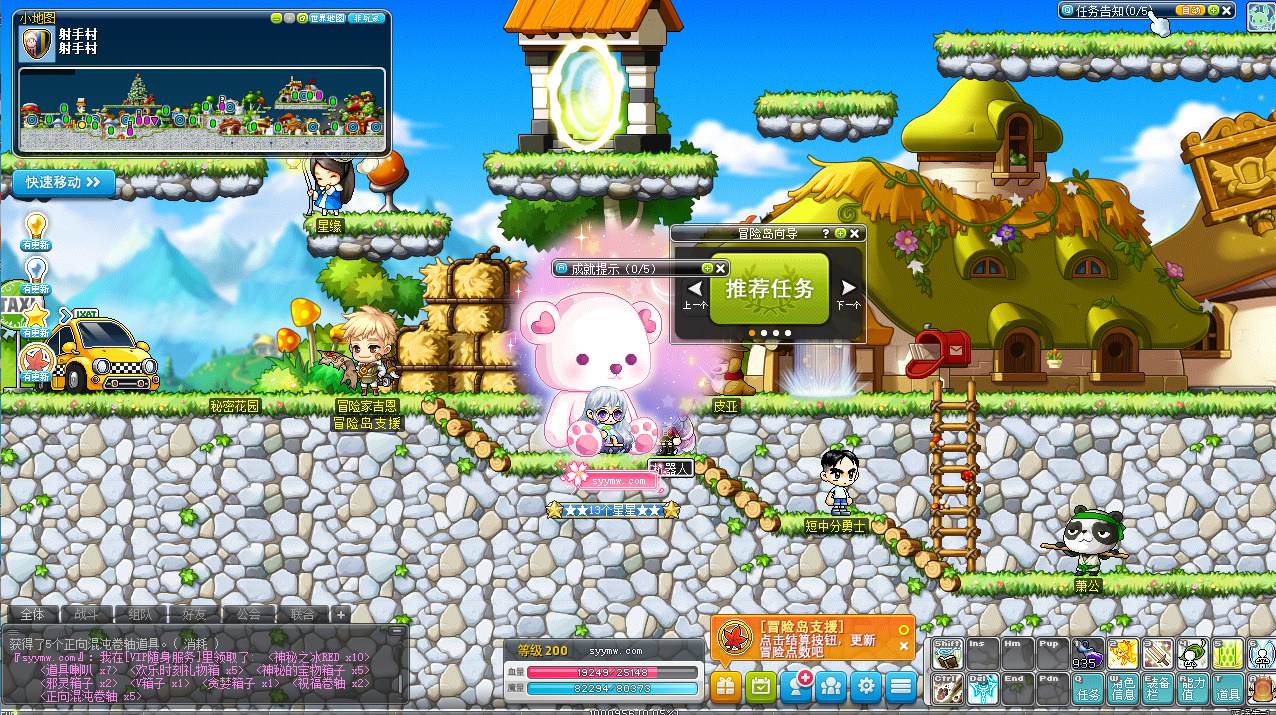Add a new chat tab with plus
1276x715 pixels.
340,614
